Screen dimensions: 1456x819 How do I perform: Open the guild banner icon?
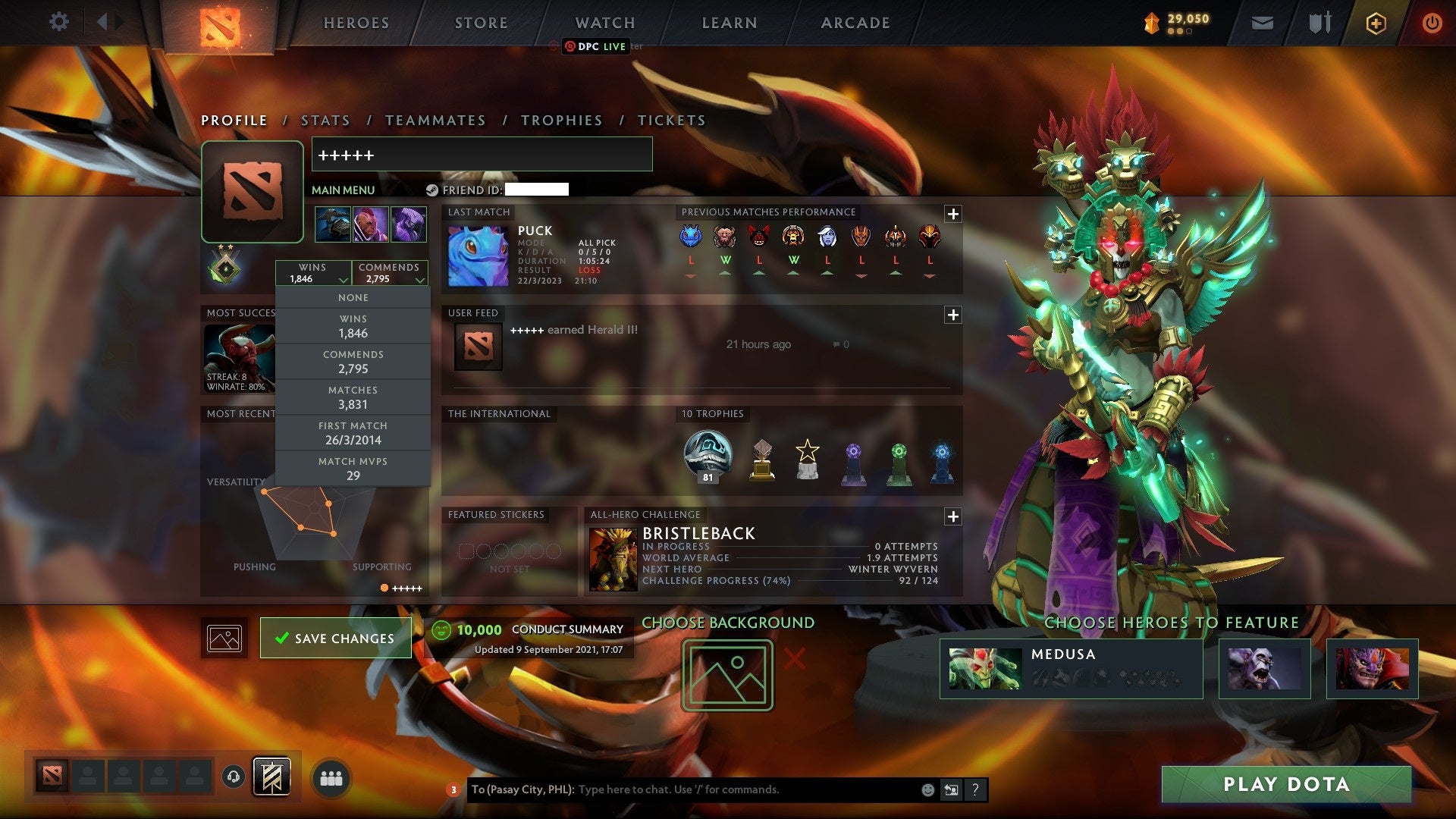pyautogui.click(x=270, y=776)
